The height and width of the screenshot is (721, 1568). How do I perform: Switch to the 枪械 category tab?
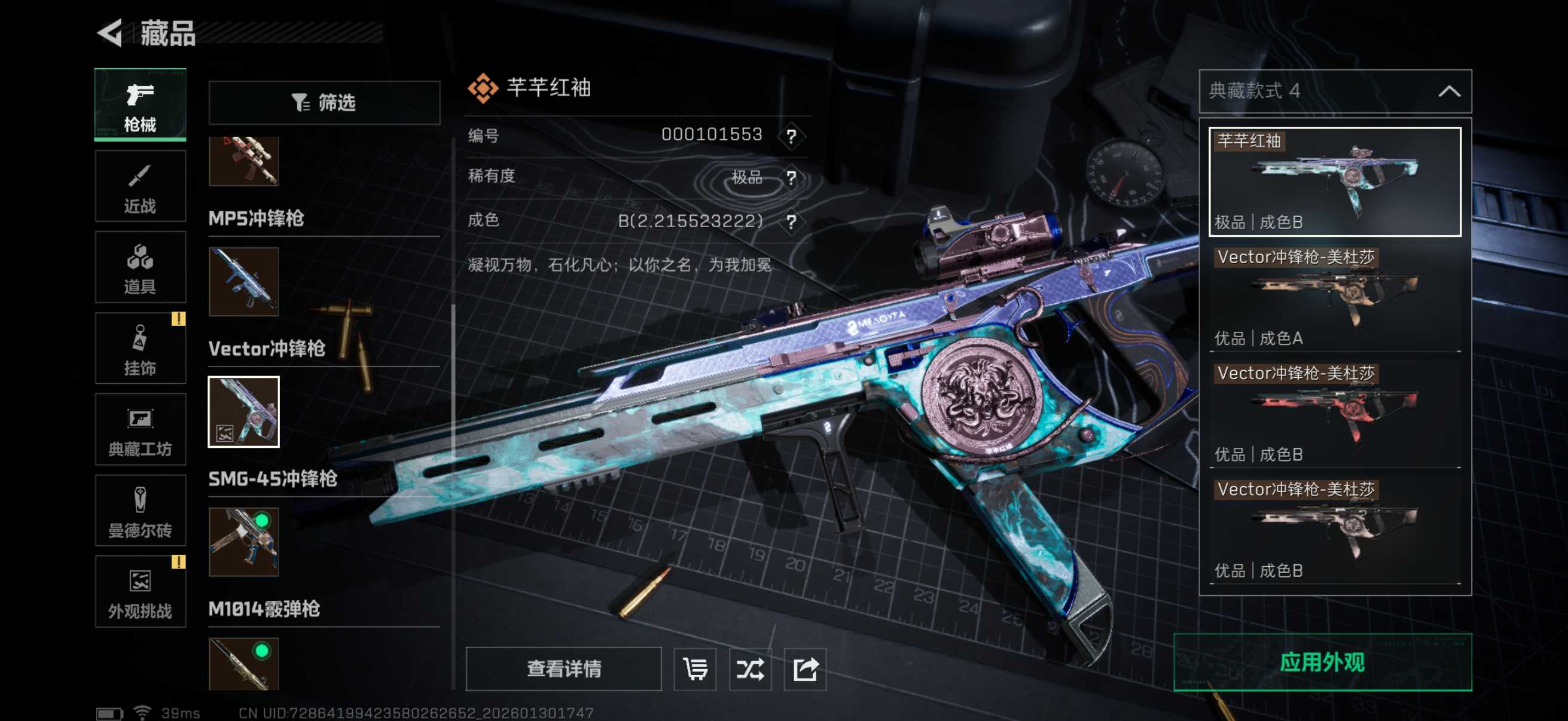140,105
